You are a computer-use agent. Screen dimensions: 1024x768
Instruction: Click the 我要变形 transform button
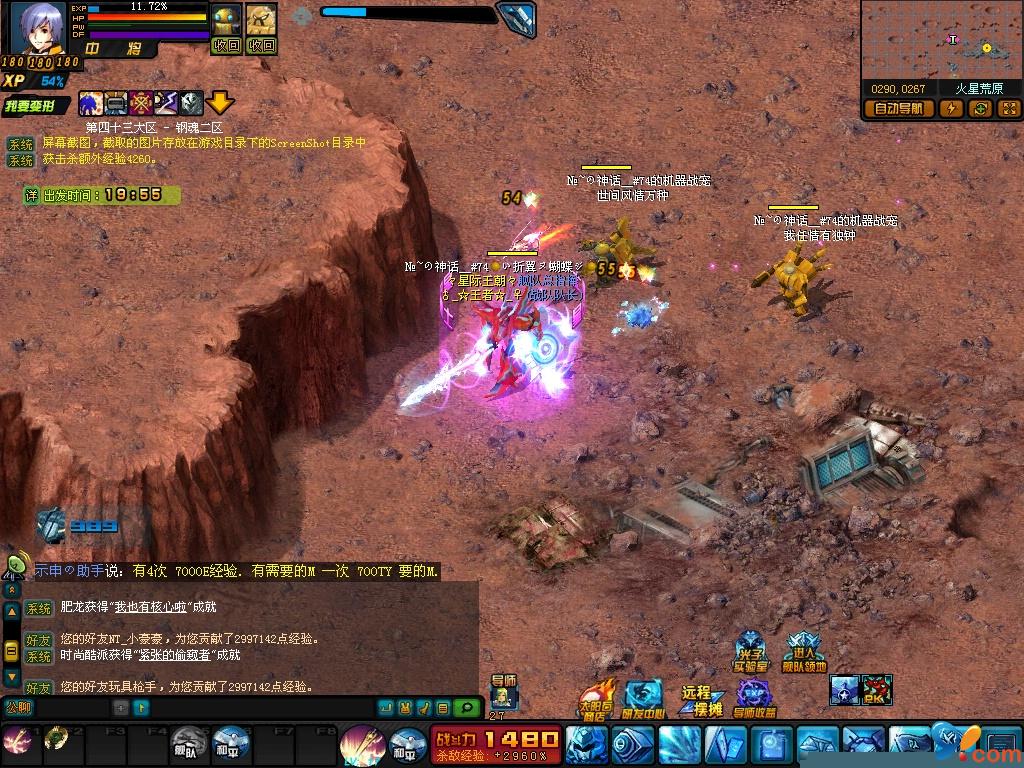[37, 105]
